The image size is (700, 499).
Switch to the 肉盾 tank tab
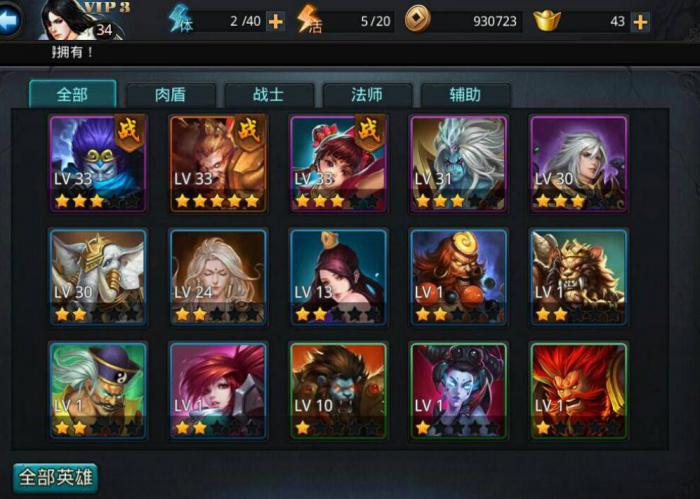point(170,95)
